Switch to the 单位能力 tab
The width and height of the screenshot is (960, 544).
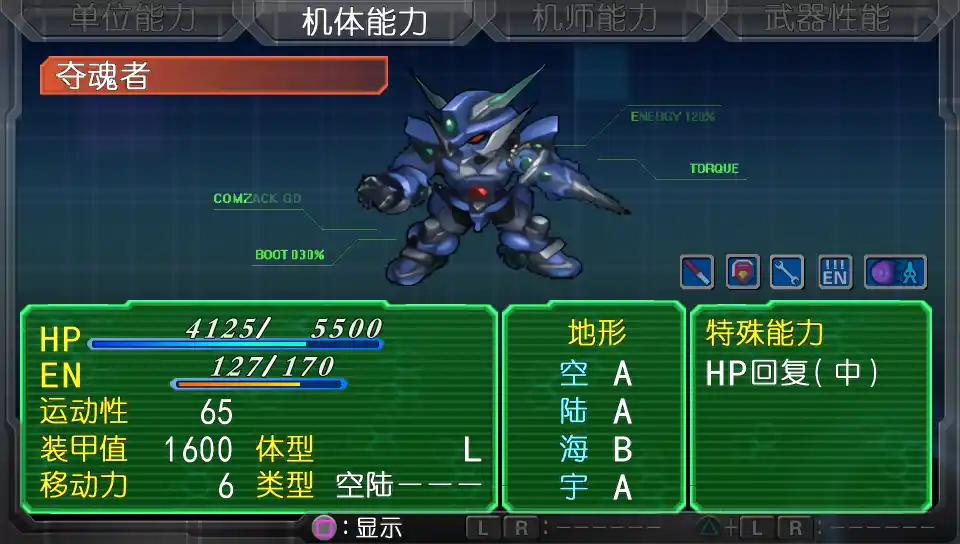131,21
